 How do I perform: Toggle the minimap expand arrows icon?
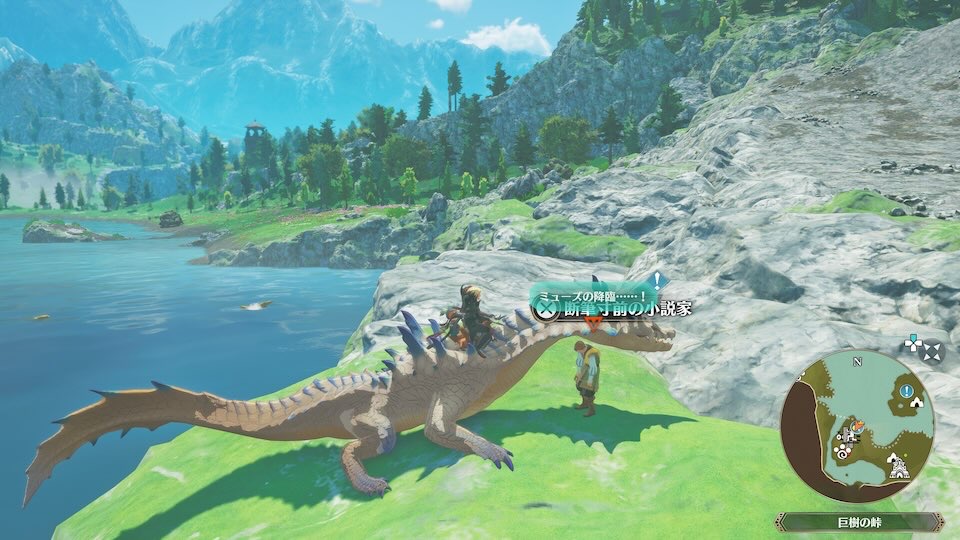[932, 351]
